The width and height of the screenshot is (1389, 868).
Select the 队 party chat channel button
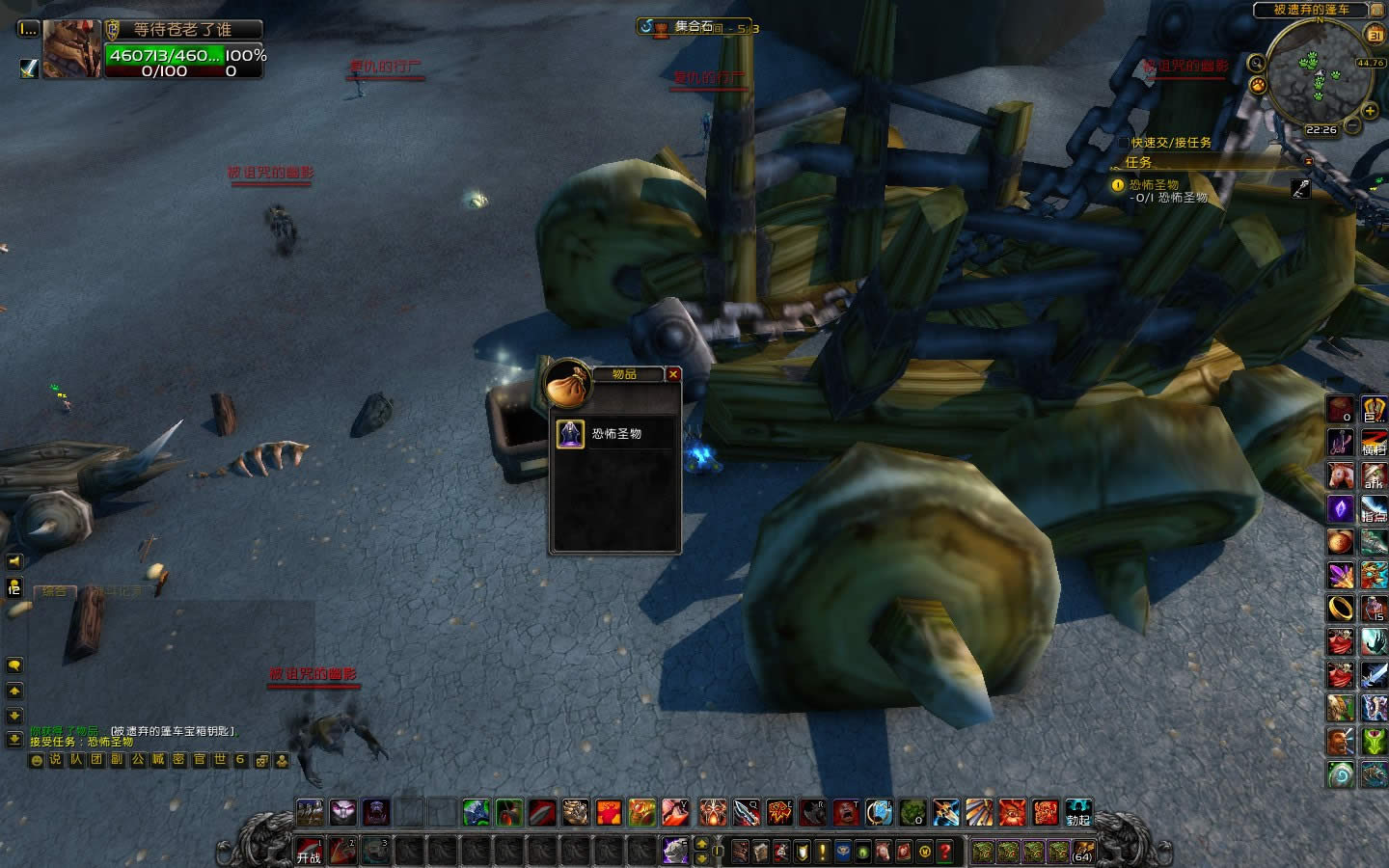[x=75, y=760]
